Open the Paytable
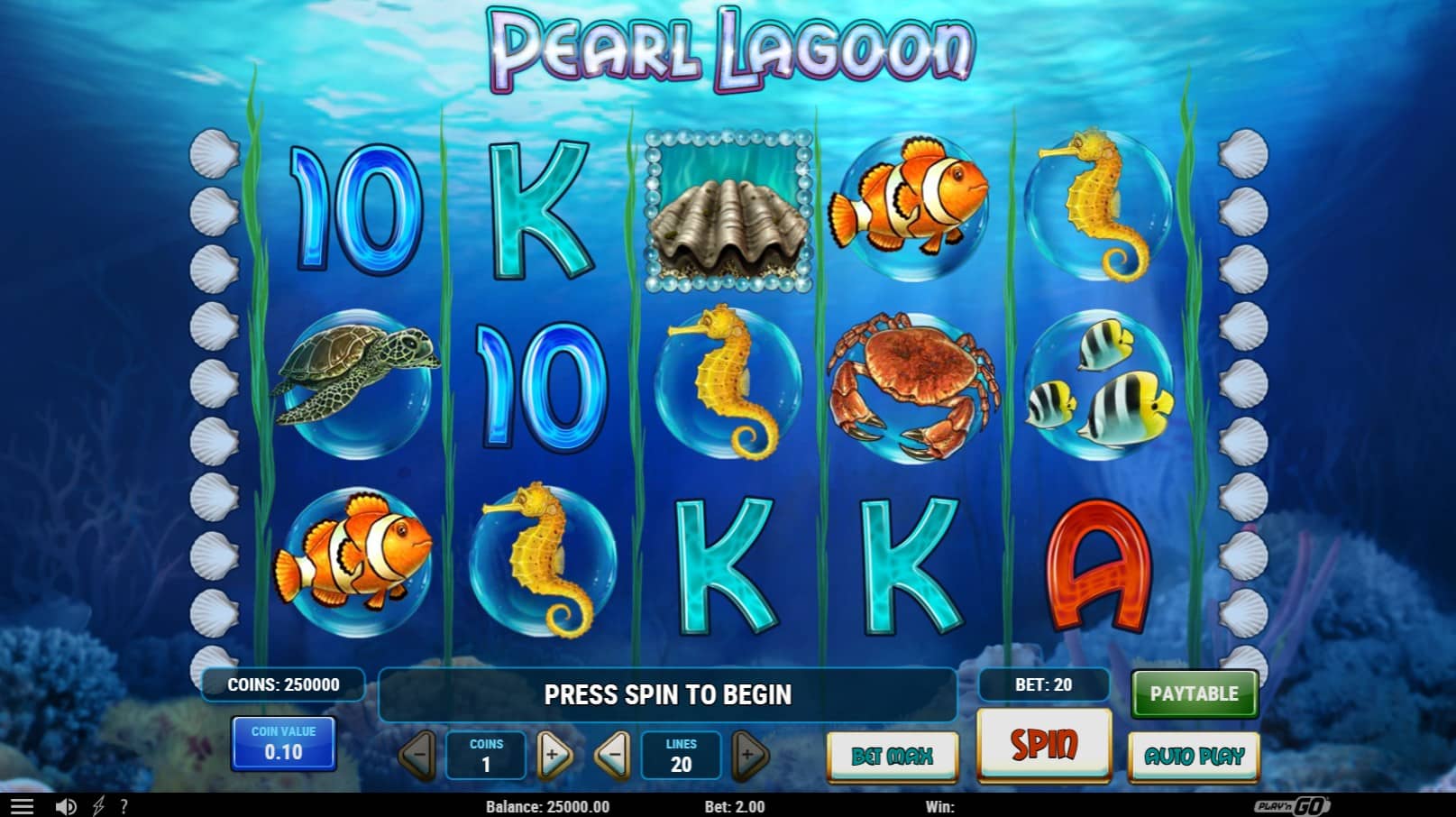1456x817 pixels. 1194,693
